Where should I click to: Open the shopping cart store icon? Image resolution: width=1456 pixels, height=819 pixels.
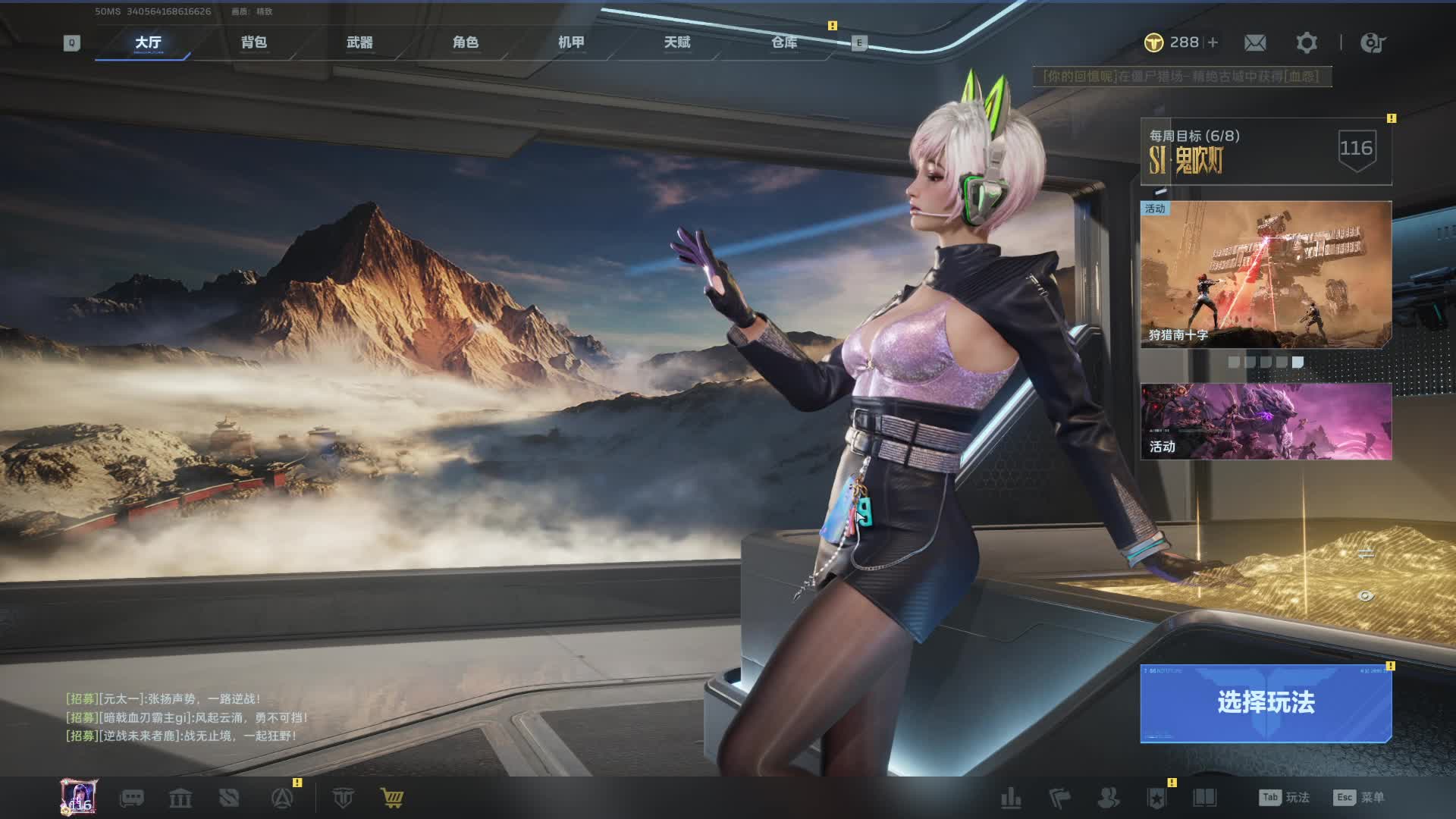pos(392,798)
